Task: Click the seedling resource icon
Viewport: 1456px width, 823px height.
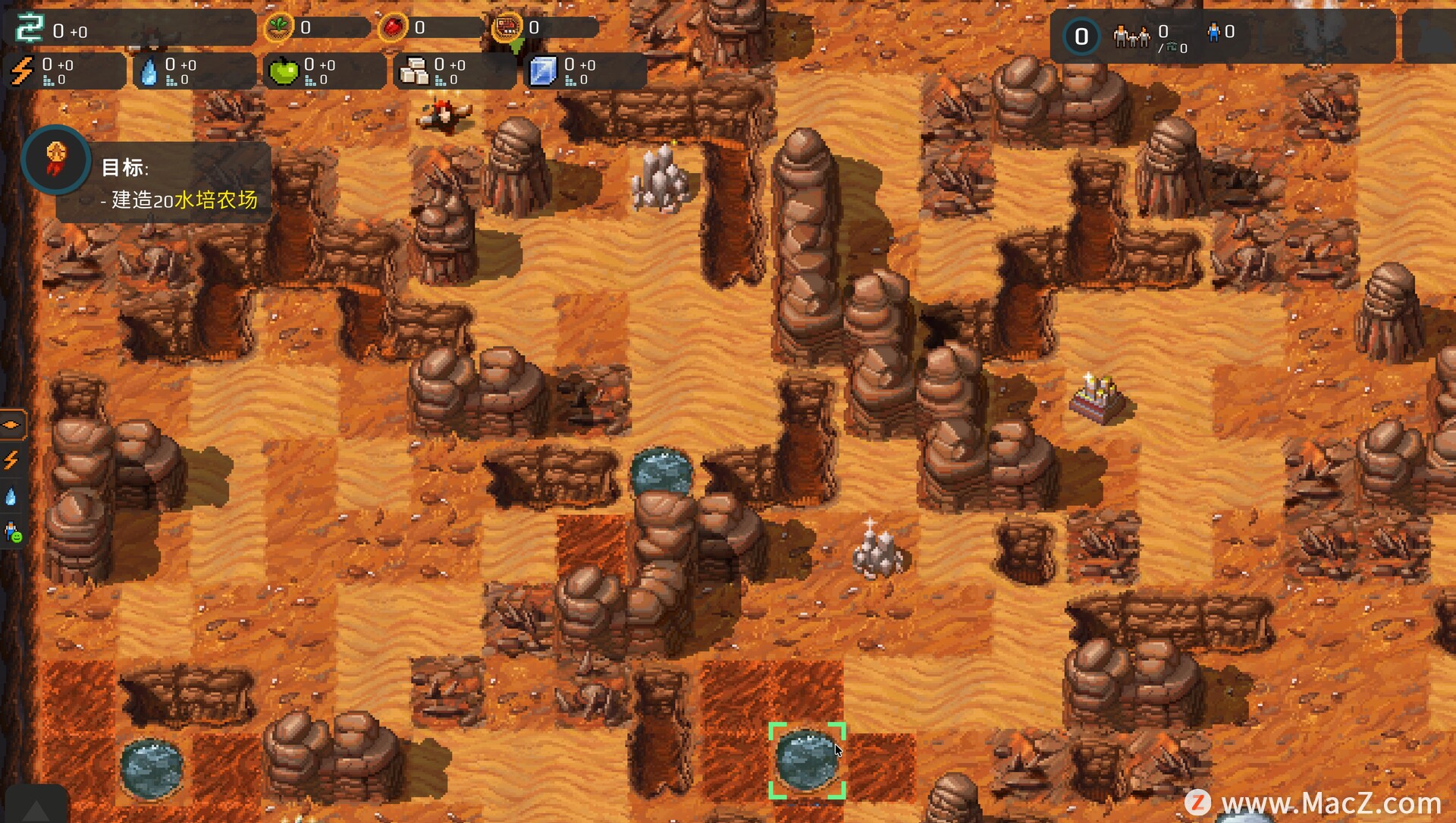Action: pos(279,28)
